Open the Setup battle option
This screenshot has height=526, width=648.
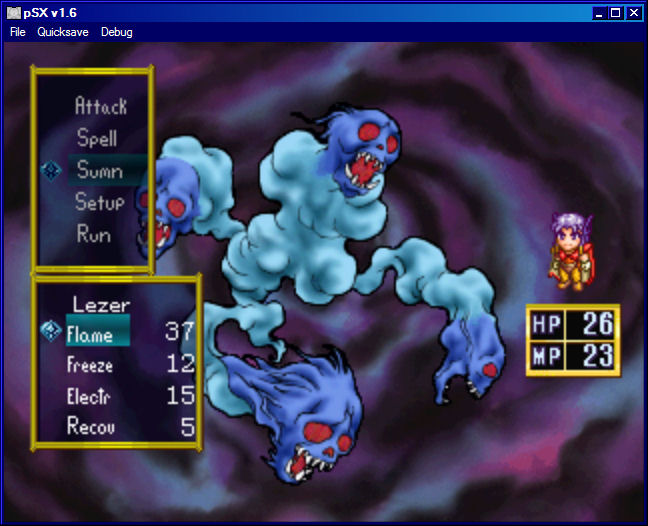pos(100,202)
